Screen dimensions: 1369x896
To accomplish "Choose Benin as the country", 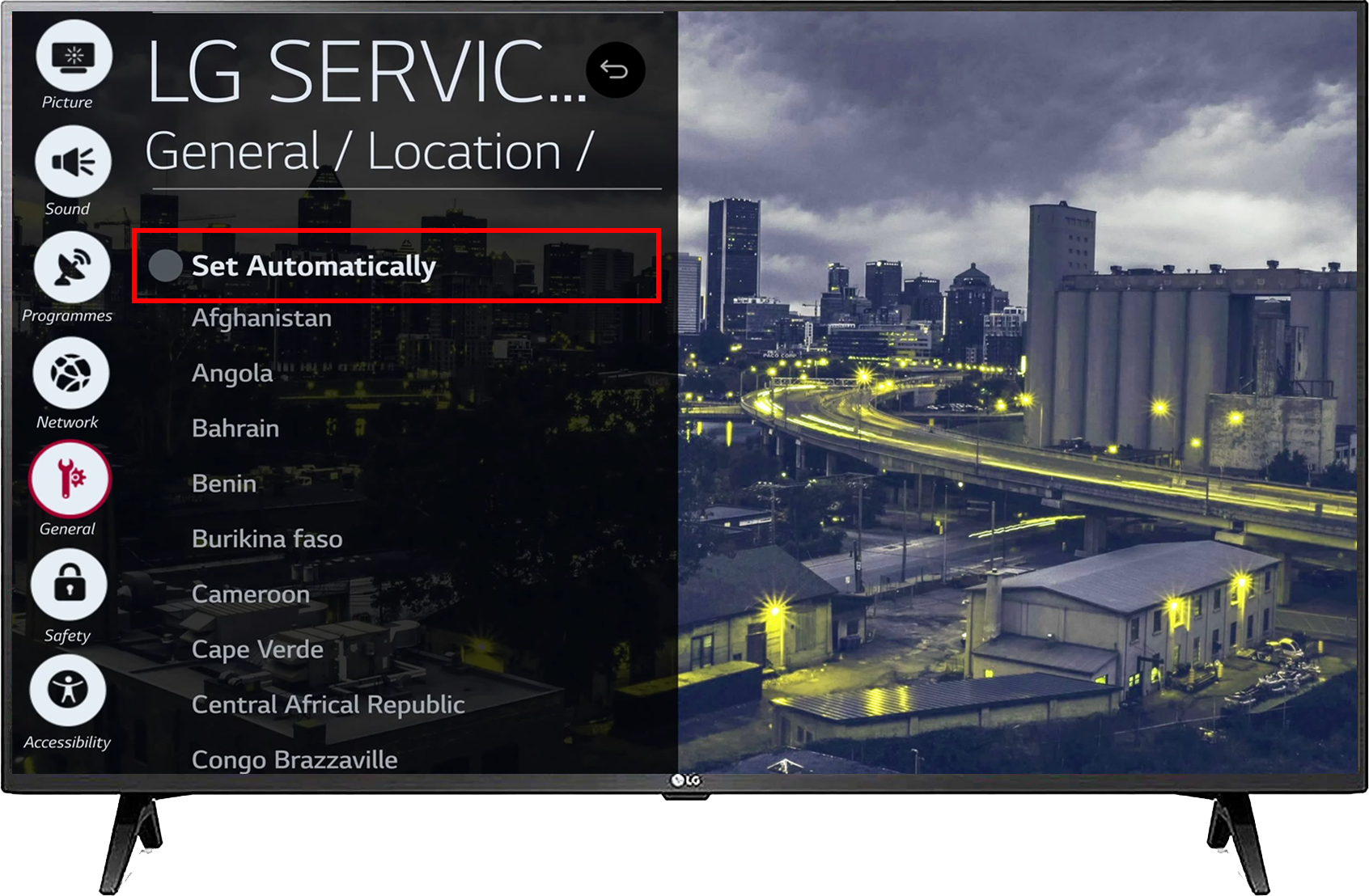I will click(x=224, y=484).
